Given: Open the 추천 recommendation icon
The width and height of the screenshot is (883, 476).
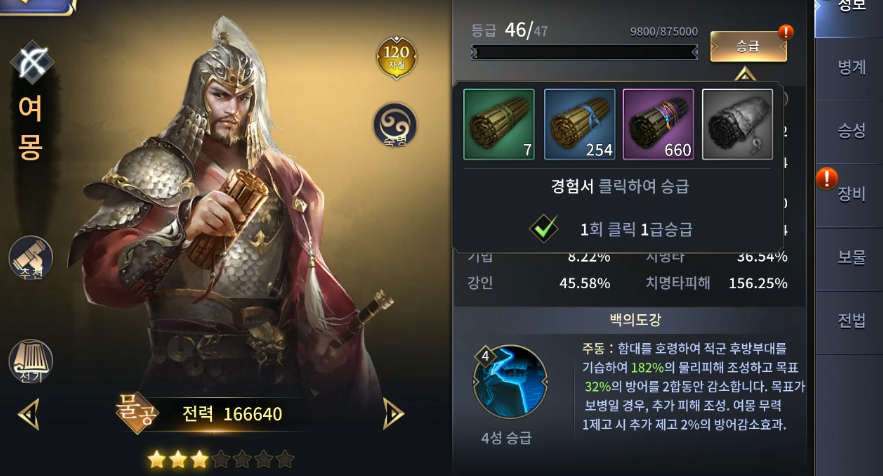Looking at the screenshot, I should (31, 258).
